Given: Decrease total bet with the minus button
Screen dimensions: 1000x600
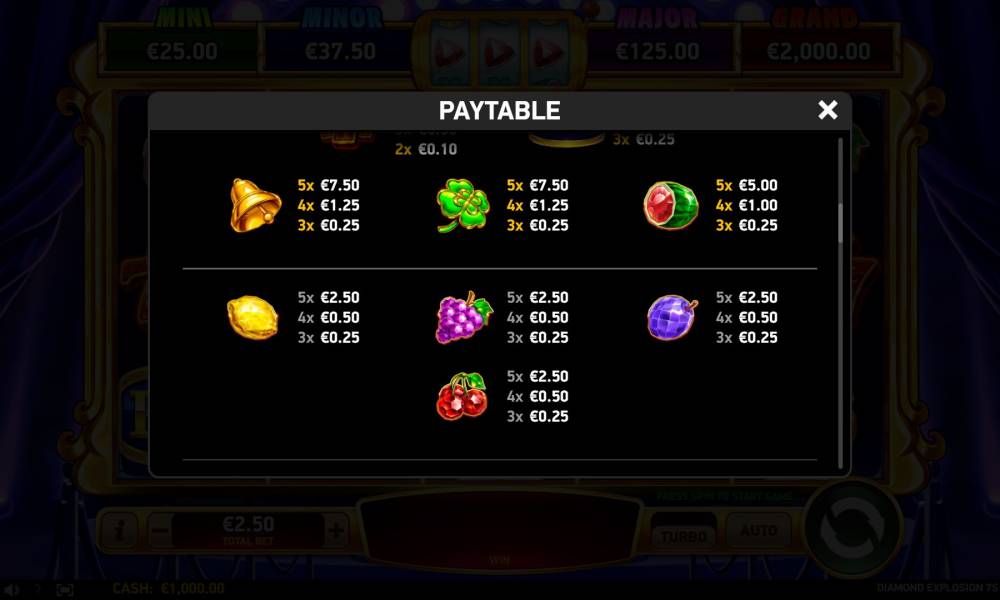Looking at the screenshot, I should click(x=159, y=530).
